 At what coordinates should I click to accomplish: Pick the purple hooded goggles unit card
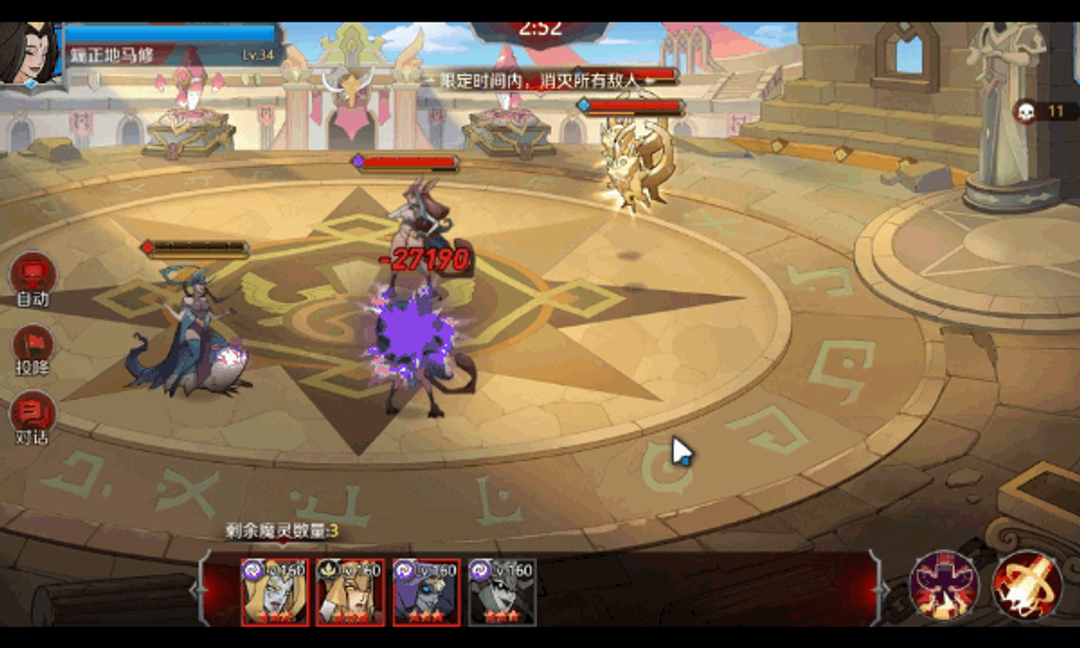tap(426, 592)
